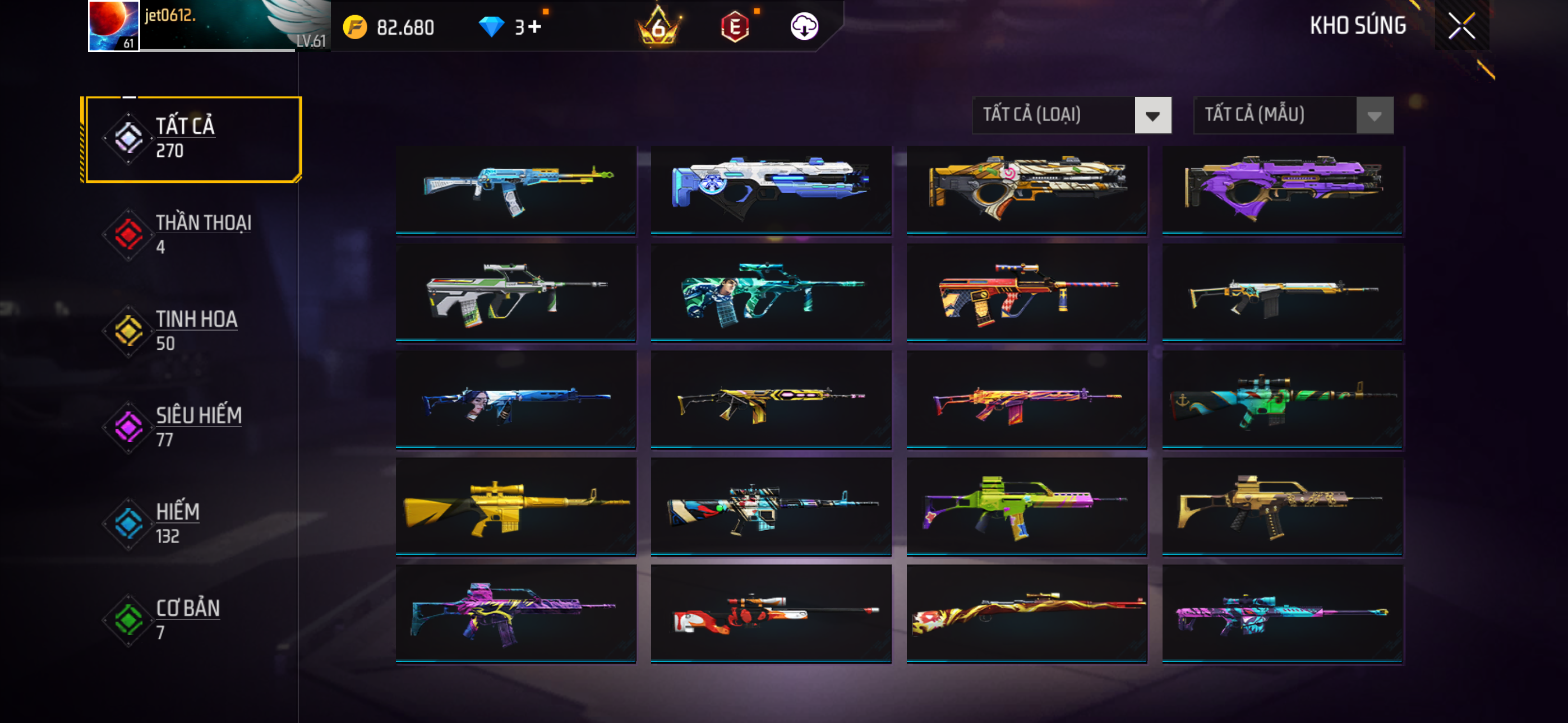The image size is (1568, 723).
Task: View the jet0612 player profile avatar
Action: click(x=113, y=26)
